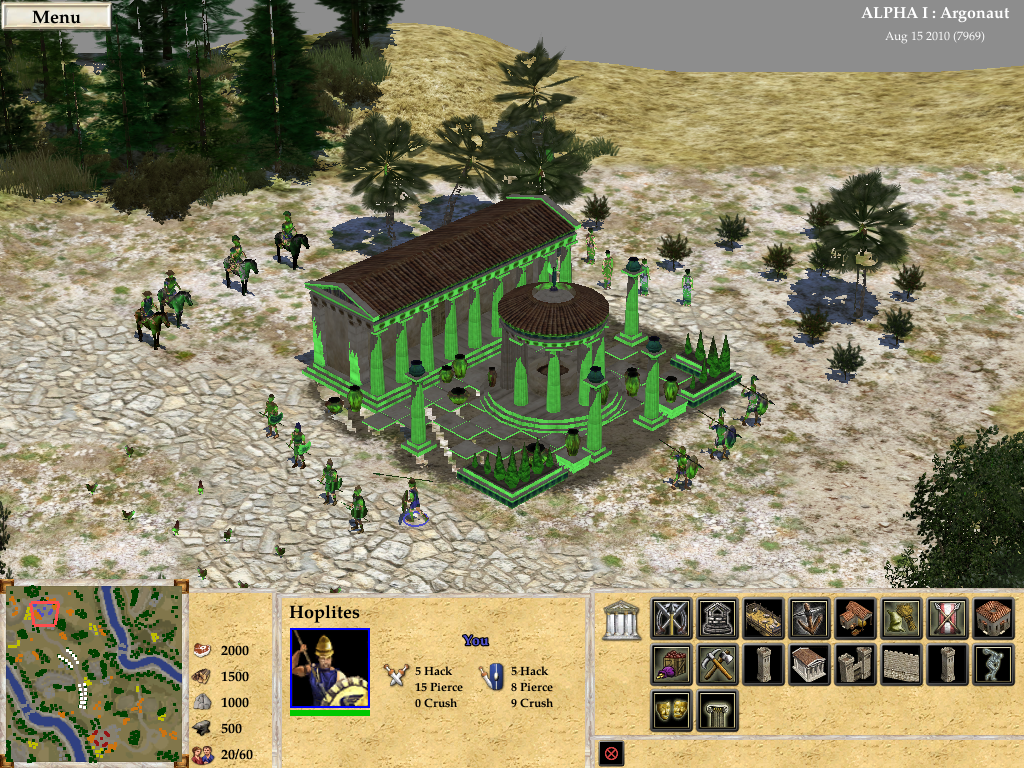Choose the crossed battle-axes building icon

[x=671, y=619]
